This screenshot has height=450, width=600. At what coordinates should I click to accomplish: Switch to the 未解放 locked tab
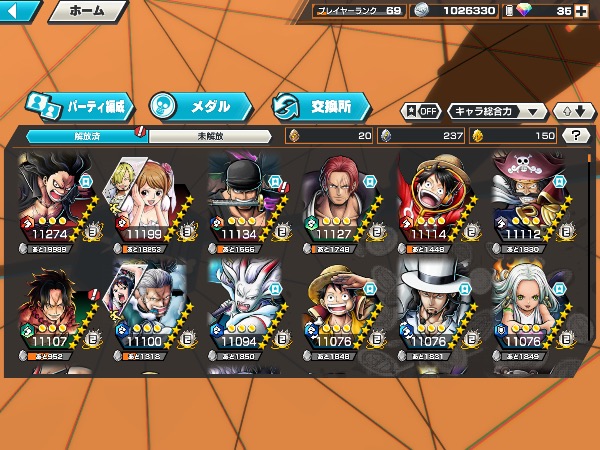pyautogui.click(x=210, y=136)
